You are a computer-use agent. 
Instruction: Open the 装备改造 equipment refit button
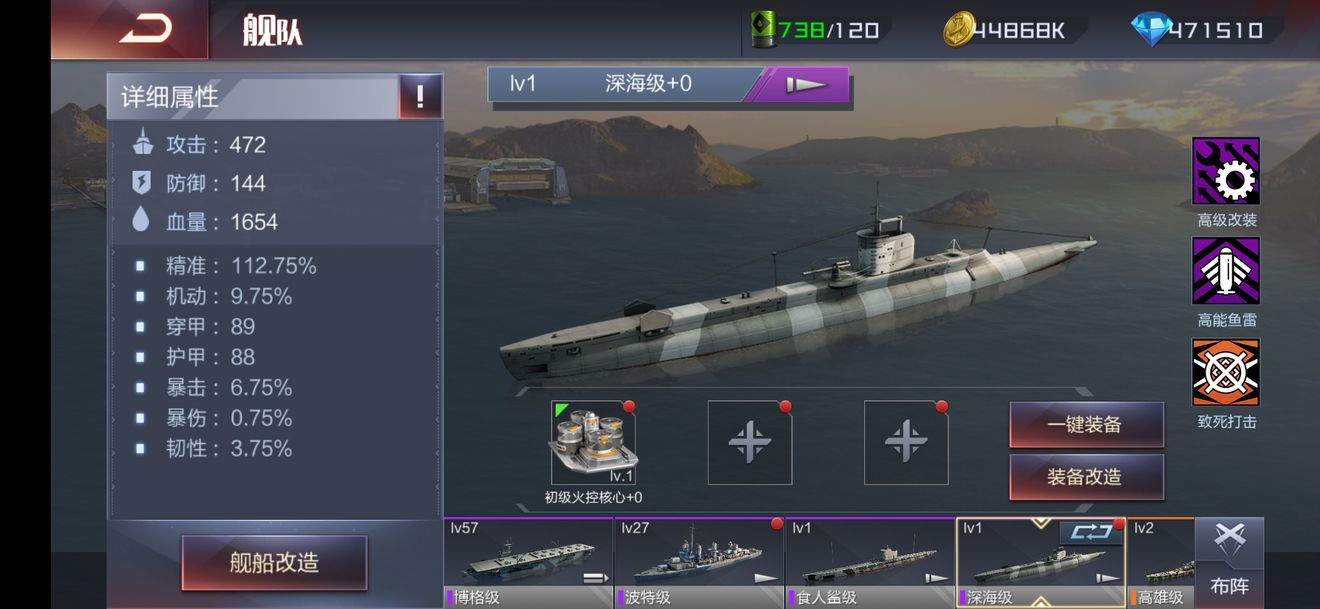(x=1086, y=477)
